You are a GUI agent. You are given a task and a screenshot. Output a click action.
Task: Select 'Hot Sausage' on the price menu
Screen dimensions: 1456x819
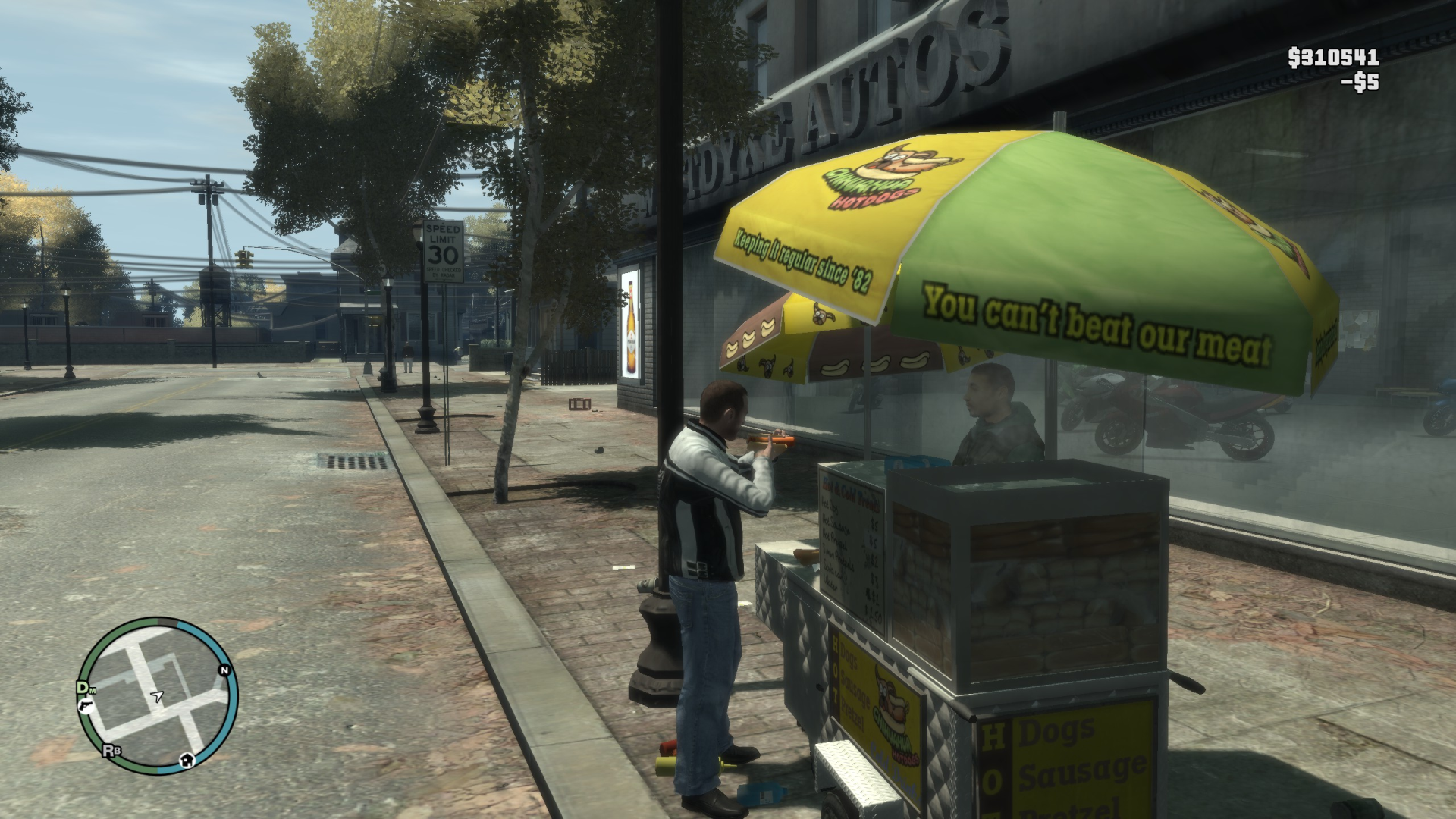click(x=836, y=526)
